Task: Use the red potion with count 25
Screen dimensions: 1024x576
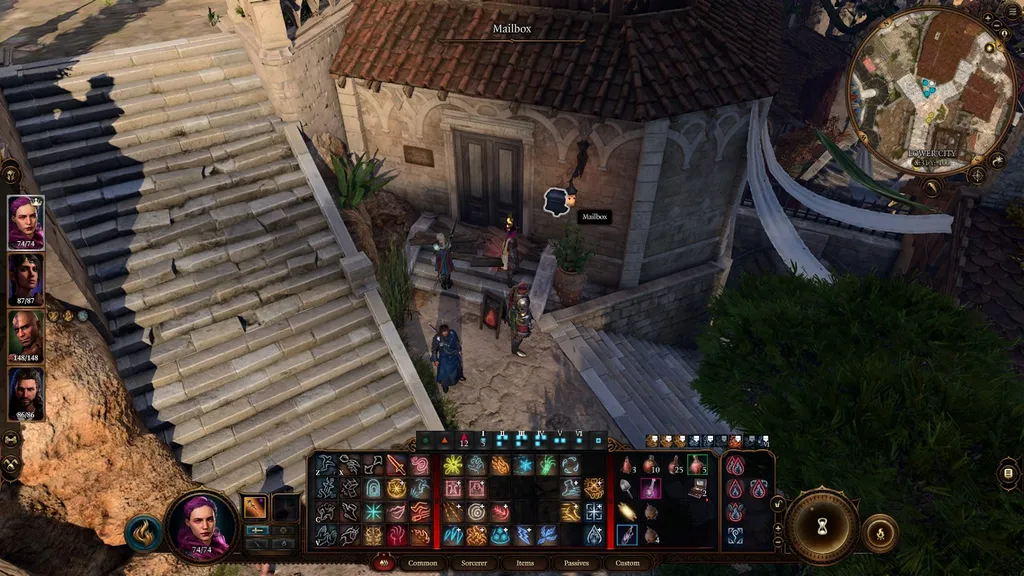Action: 673,465
